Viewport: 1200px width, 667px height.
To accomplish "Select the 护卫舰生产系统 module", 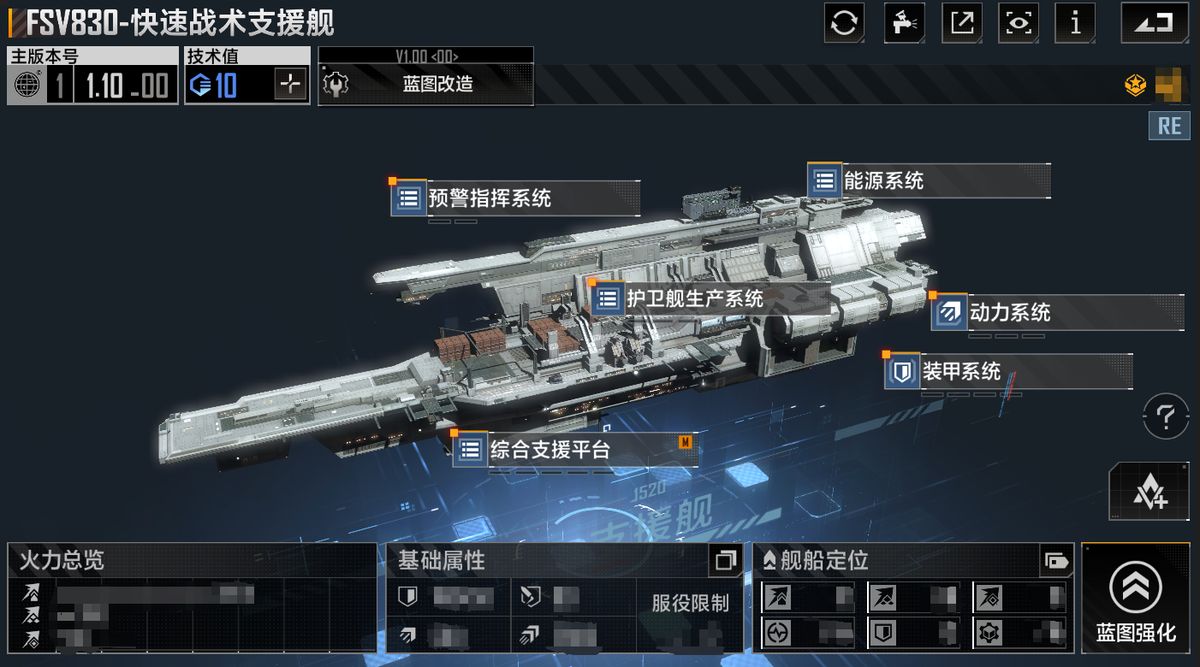I will tap(694, 298).
